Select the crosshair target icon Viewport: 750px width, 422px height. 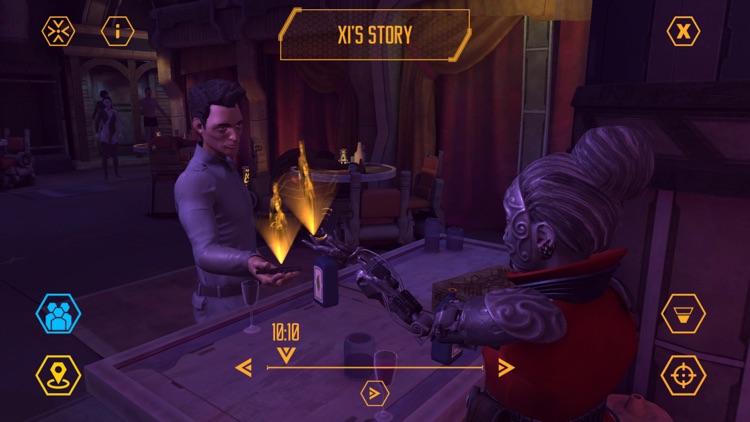pyautogui.click(x=683, y=375)
